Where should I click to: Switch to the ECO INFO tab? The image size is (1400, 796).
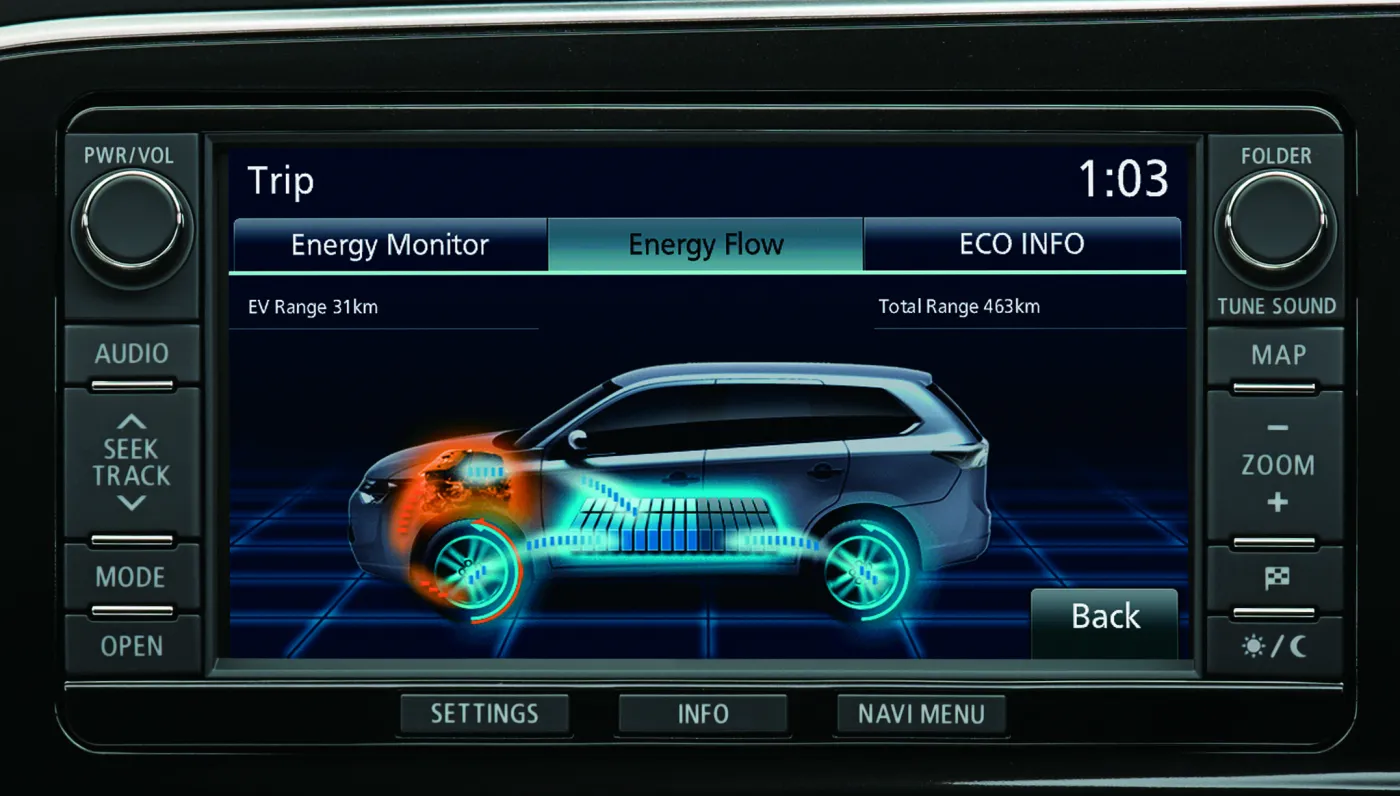tap(1022, 244)
